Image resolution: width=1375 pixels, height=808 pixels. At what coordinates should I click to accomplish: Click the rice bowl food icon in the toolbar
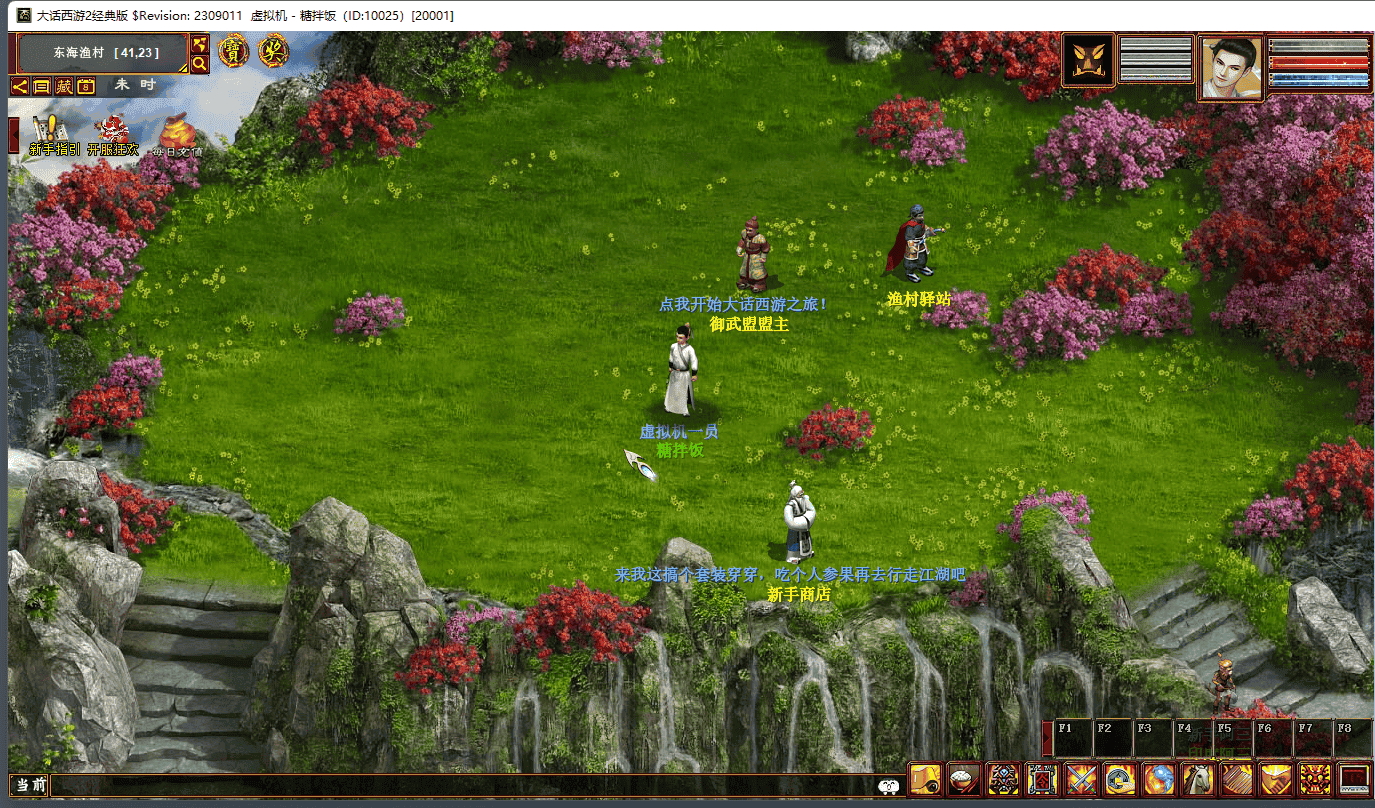tap(964, 778)
